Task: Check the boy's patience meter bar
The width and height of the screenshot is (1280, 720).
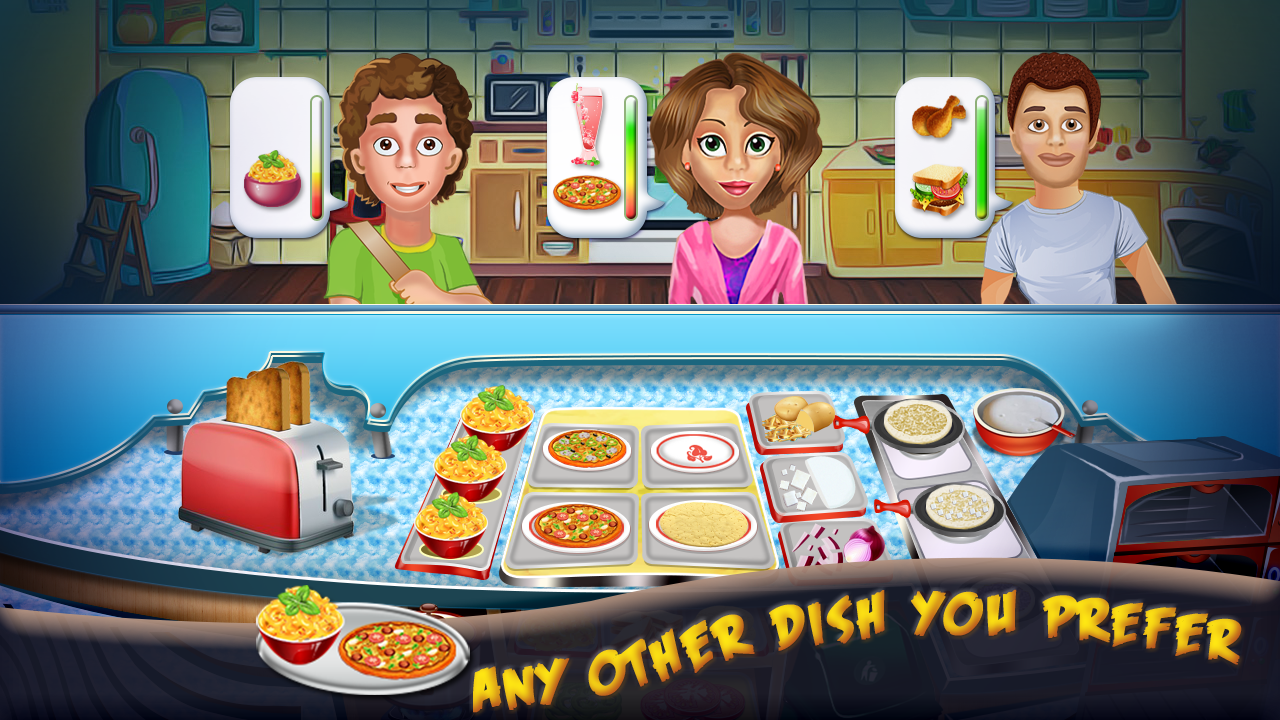Action: (317, 155)
